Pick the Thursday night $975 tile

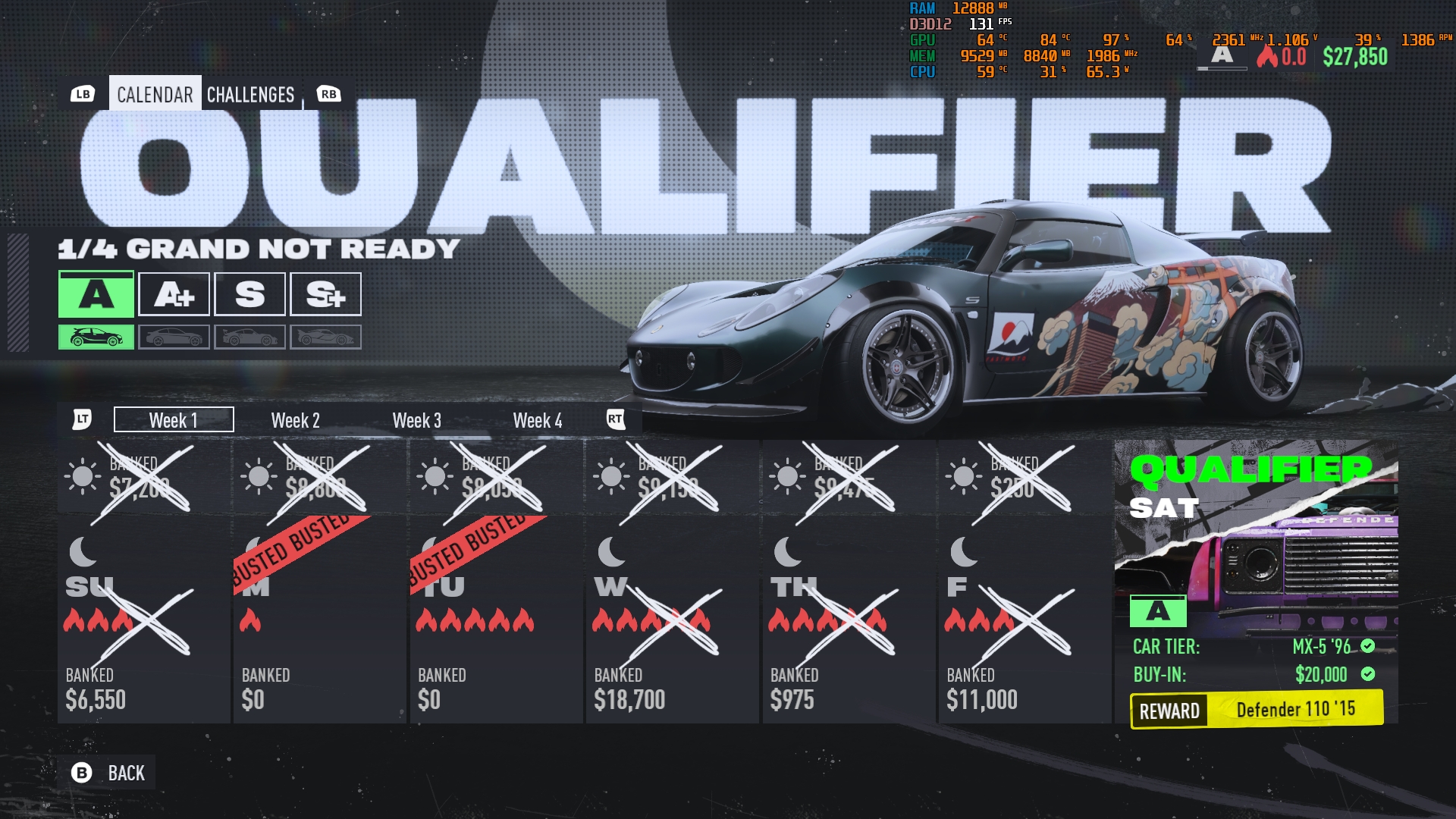click(x=848, y=620)
